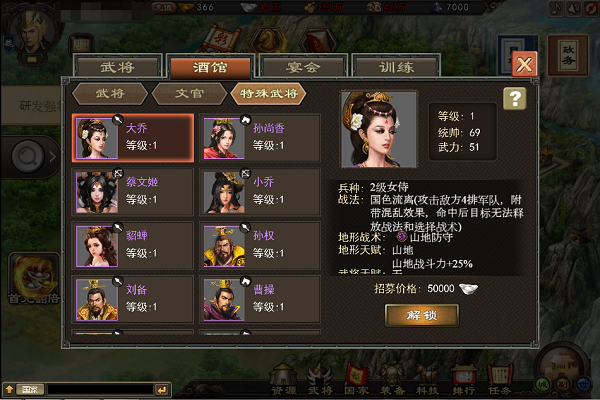
Task: Select 蔡文姬 from the hero list
Action: [133, 191]
